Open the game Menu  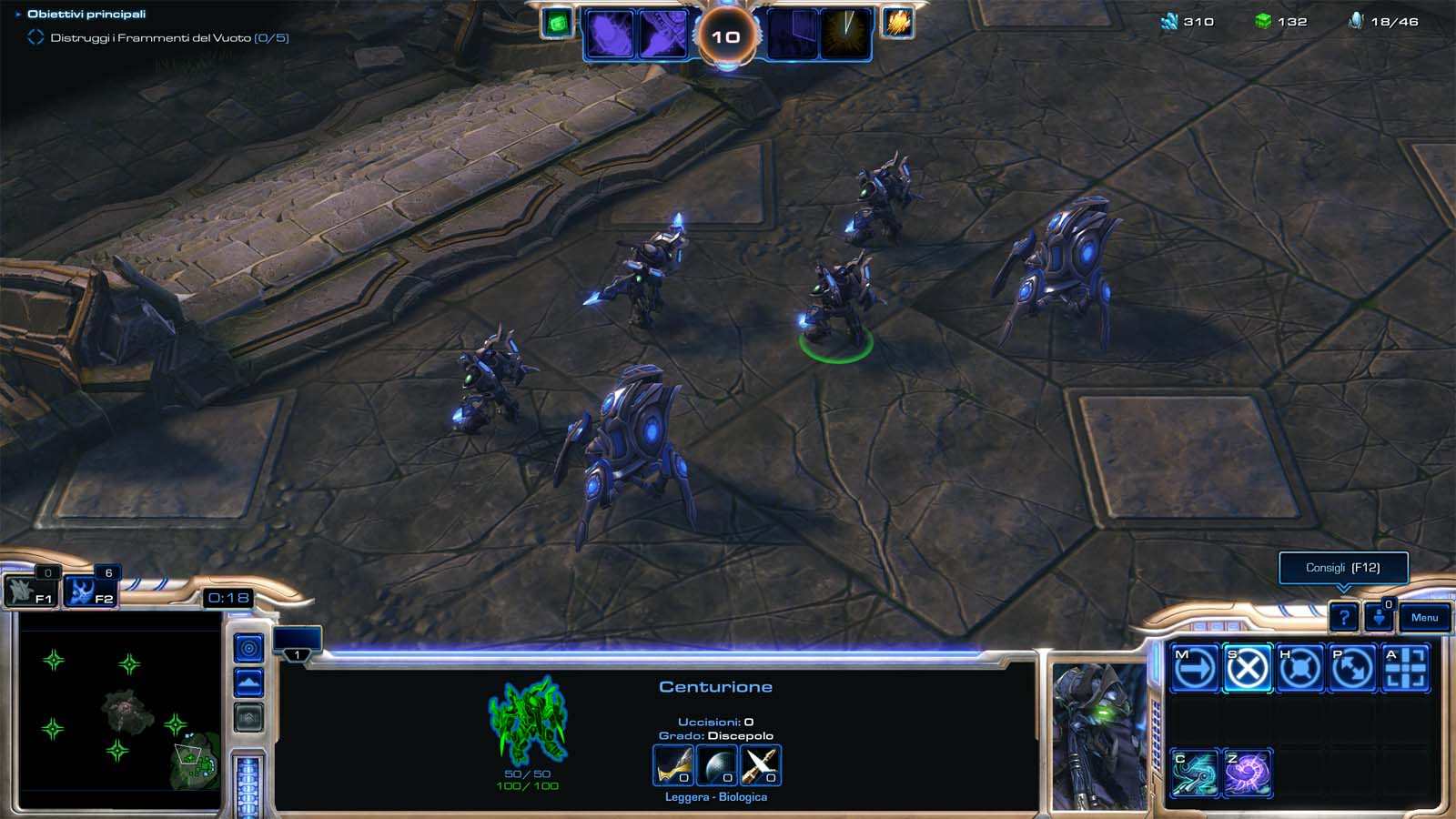pyautogui.click(x=1424, y=618)
